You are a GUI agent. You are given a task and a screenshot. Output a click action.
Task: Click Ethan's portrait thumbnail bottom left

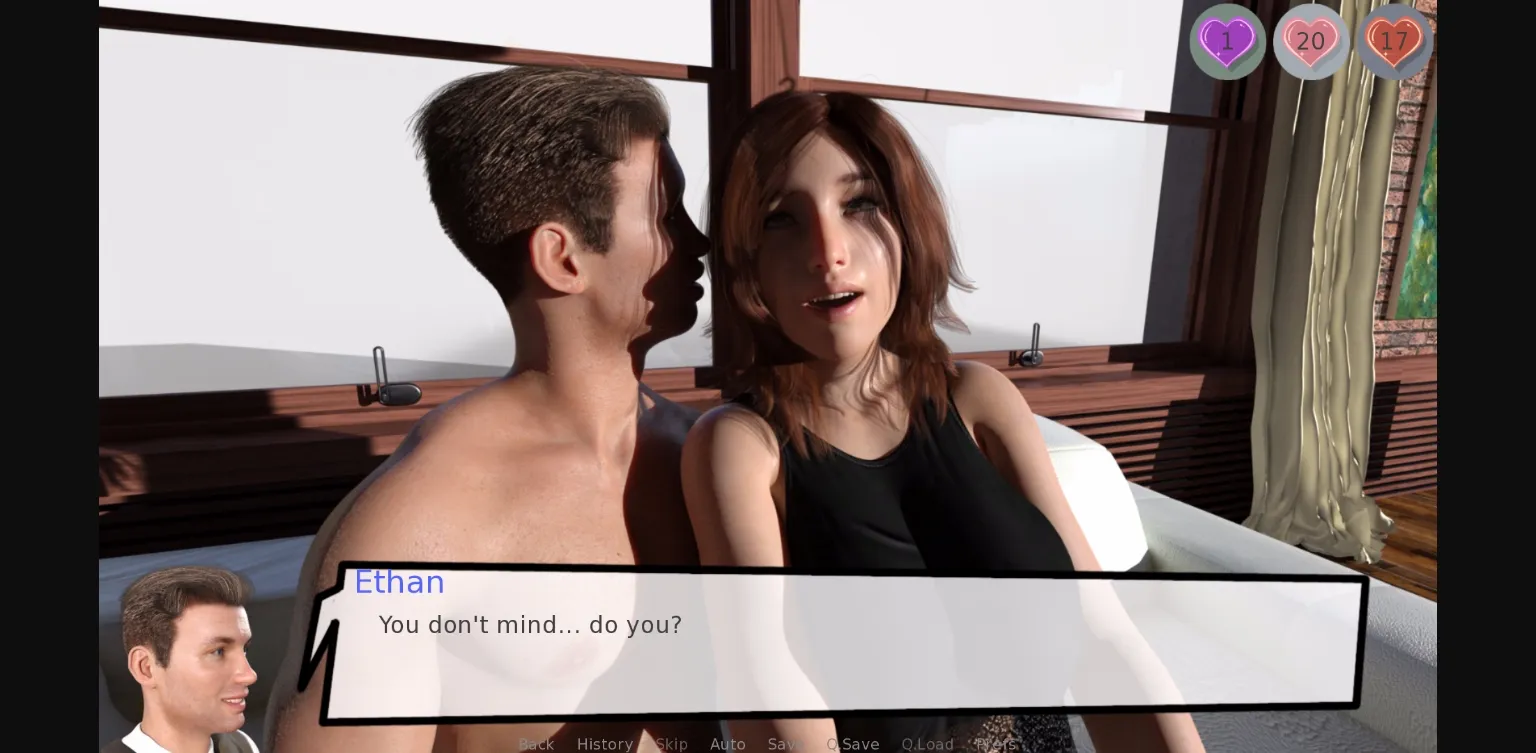pyautogui.click(x=190, y=660)
